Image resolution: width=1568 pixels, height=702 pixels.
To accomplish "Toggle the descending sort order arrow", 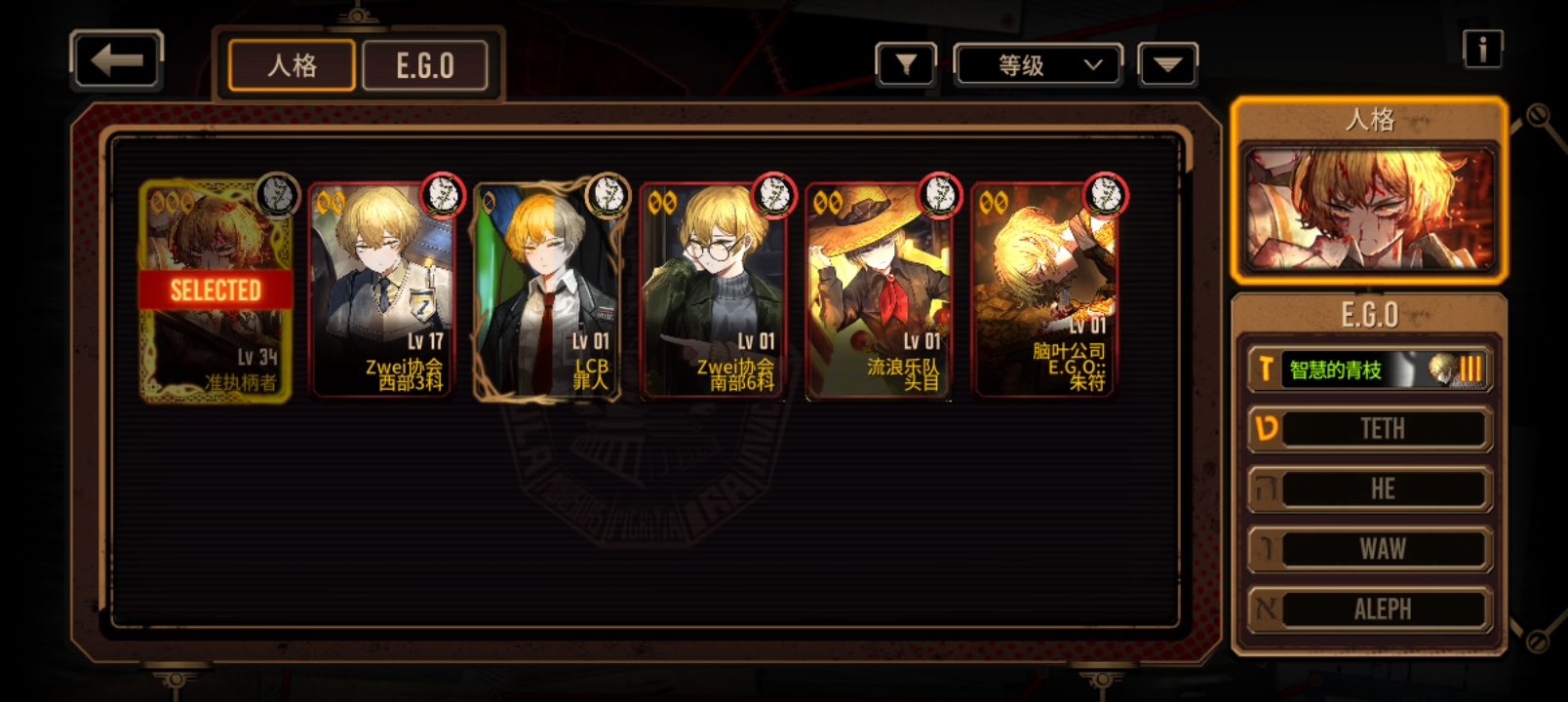I will (1167, 65).
